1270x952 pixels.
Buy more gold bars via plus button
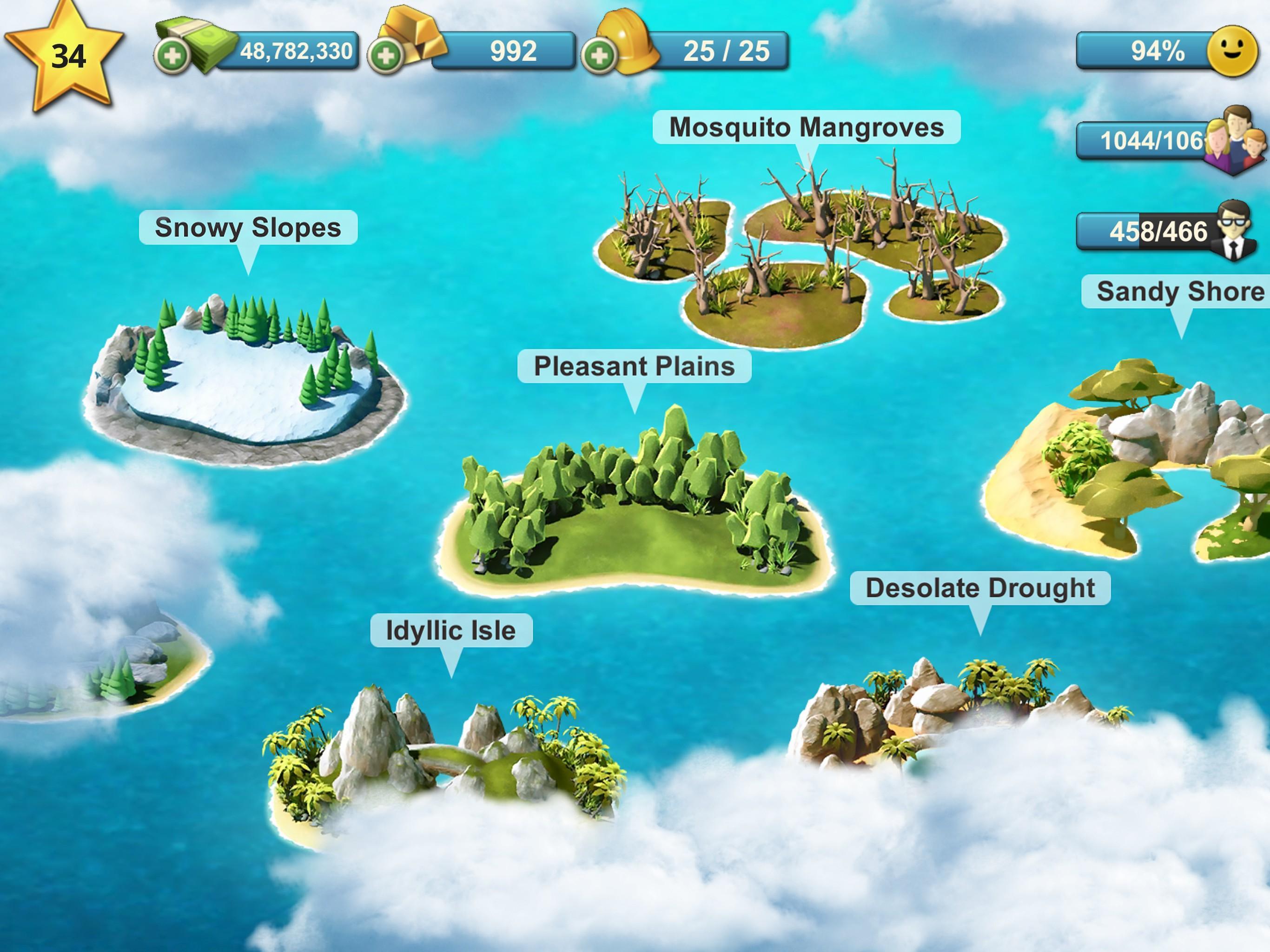tap(385, 56)
